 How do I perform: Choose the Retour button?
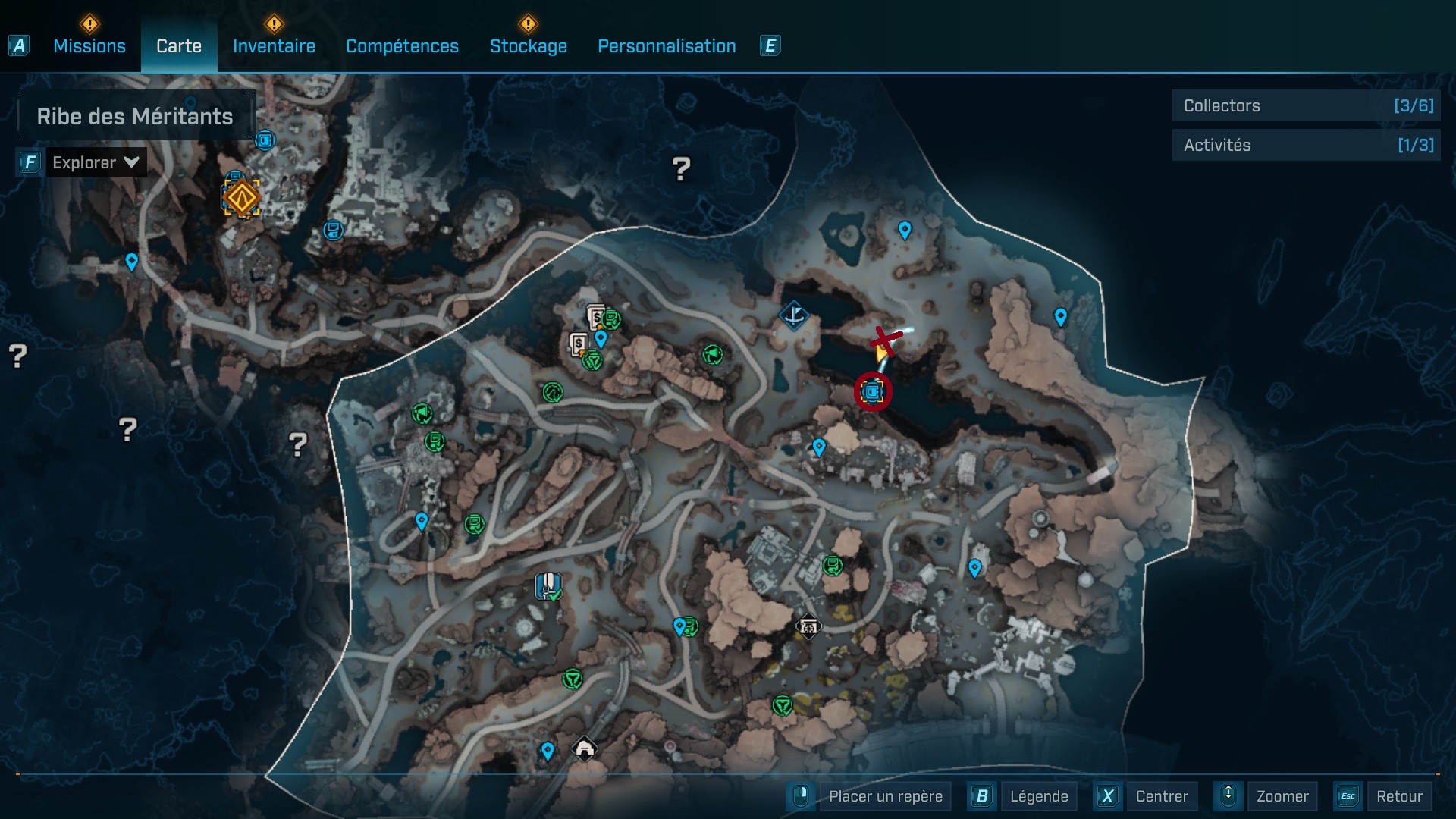(x=1398, y=796)
